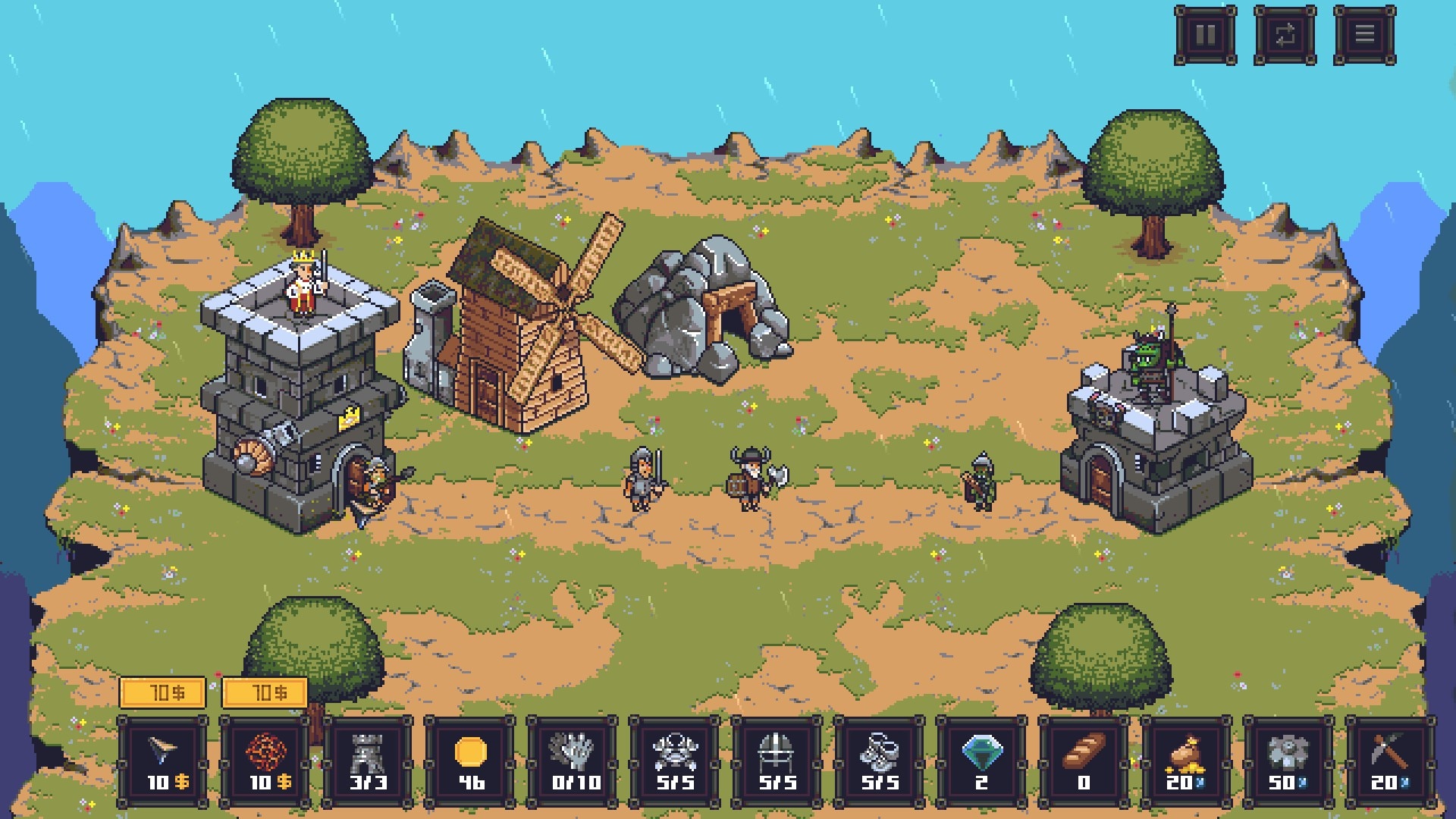
Task: Click the yellow price button above the fireball slot
Action: pos(265,692)
